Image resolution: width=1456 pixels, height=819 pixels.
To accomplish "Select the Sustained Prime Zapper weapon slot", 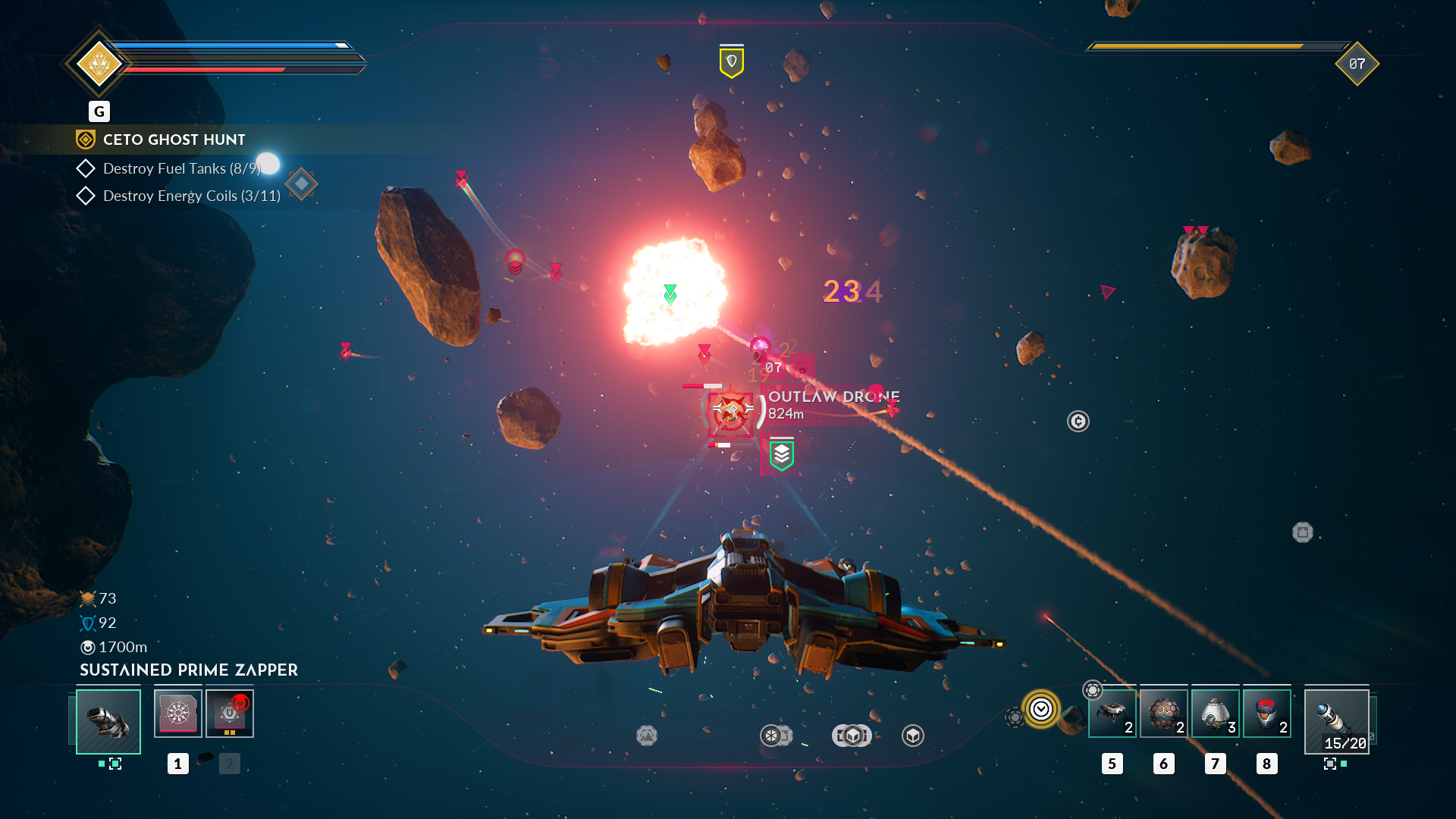I will (x=108, y=721).
